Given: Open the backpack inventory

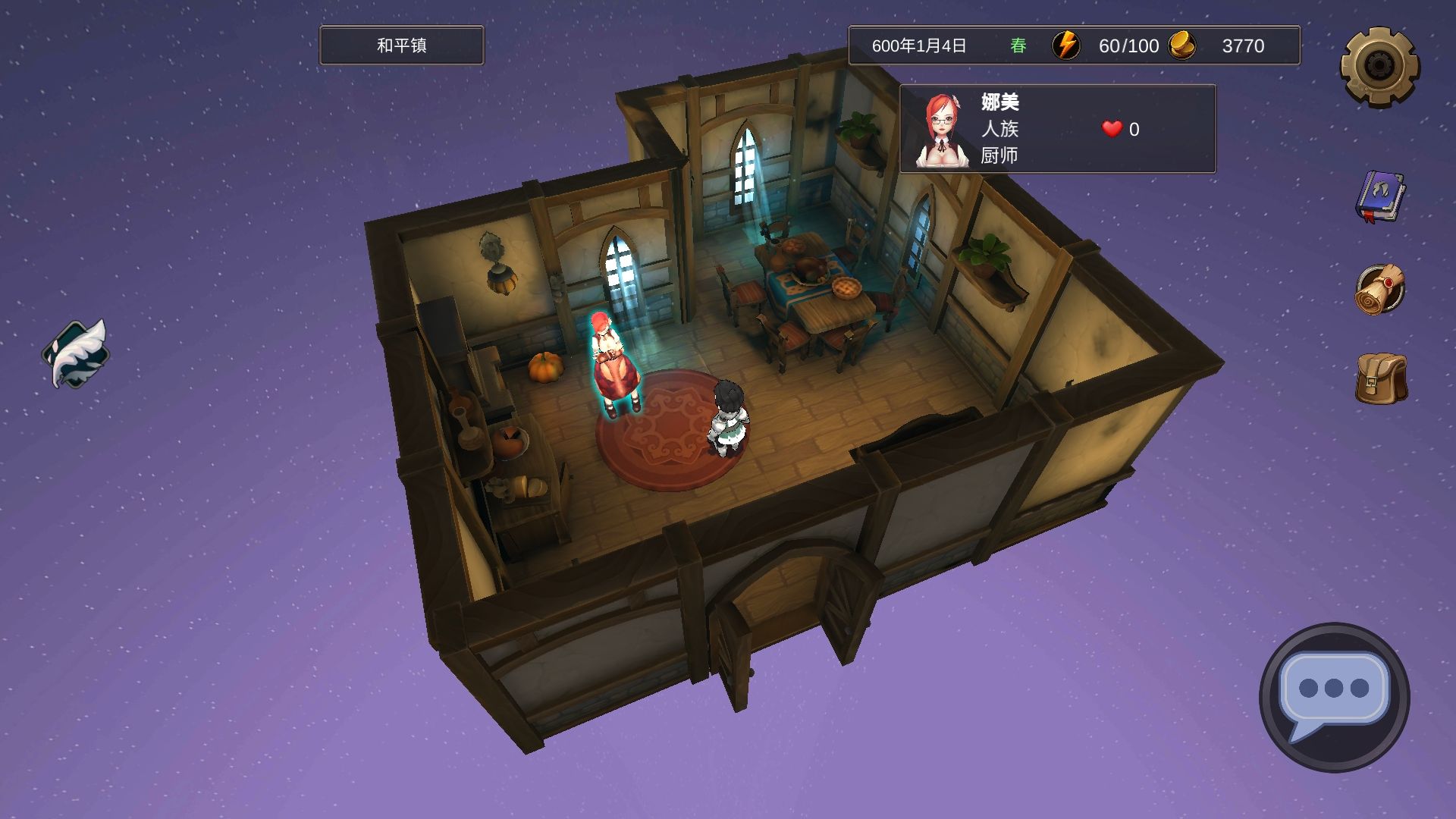Looking at the screenshot, I should coord(1381,378).
